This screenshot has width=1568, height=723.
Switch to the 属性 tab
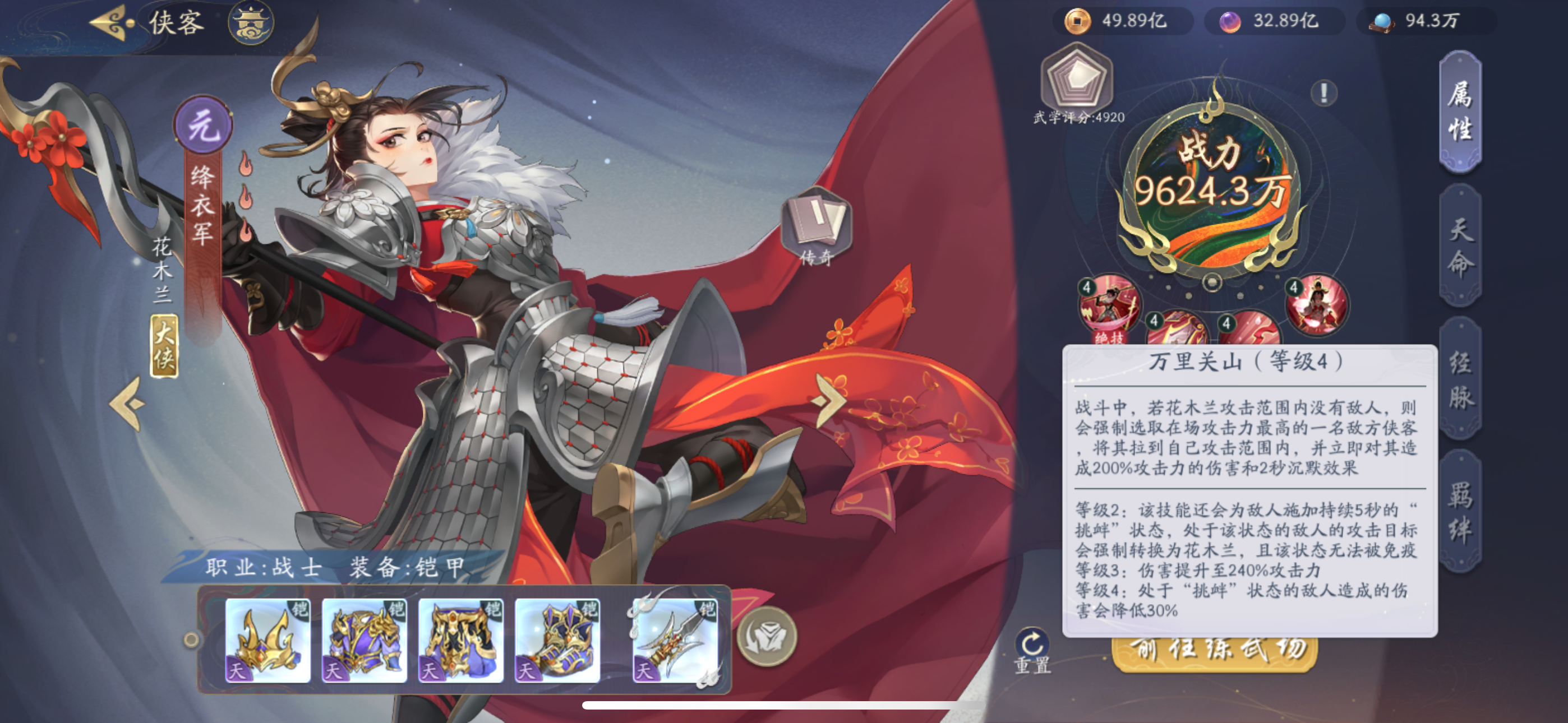point(1460,112)
